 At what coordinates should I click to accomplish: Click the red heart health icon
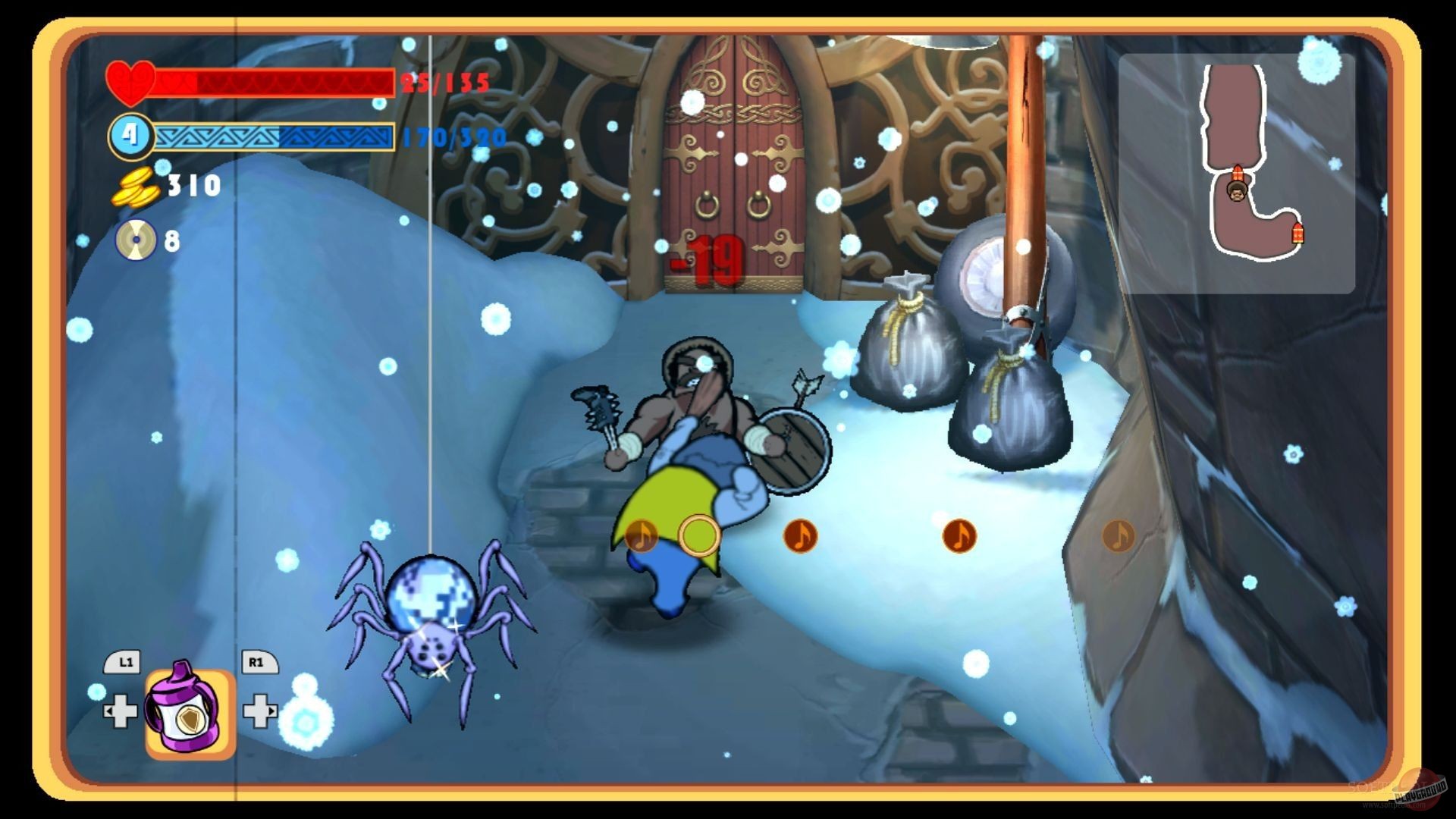(x=132, y=82)
